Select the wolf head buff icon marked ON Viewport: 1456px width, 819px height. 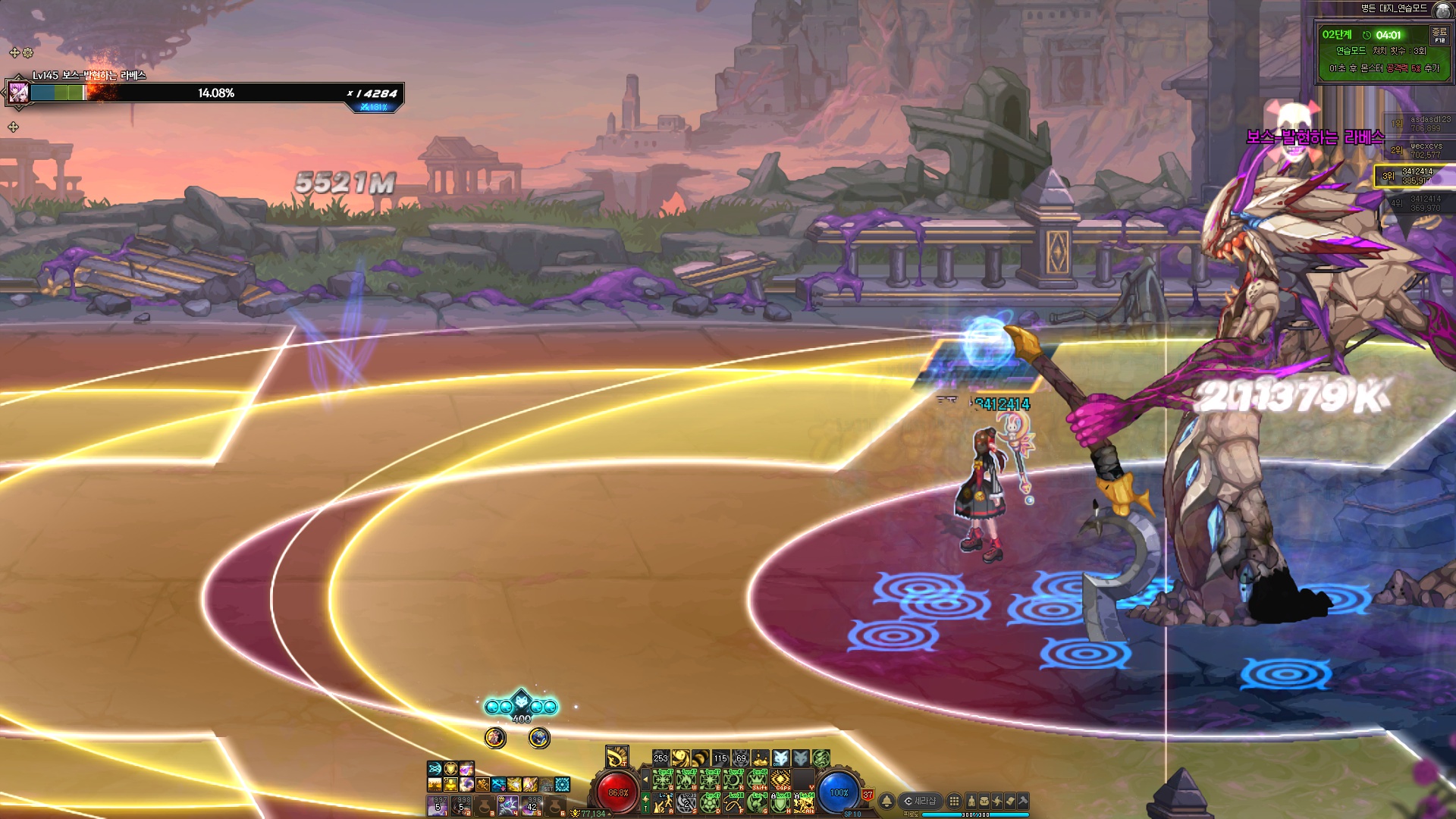tap(780, 758)
